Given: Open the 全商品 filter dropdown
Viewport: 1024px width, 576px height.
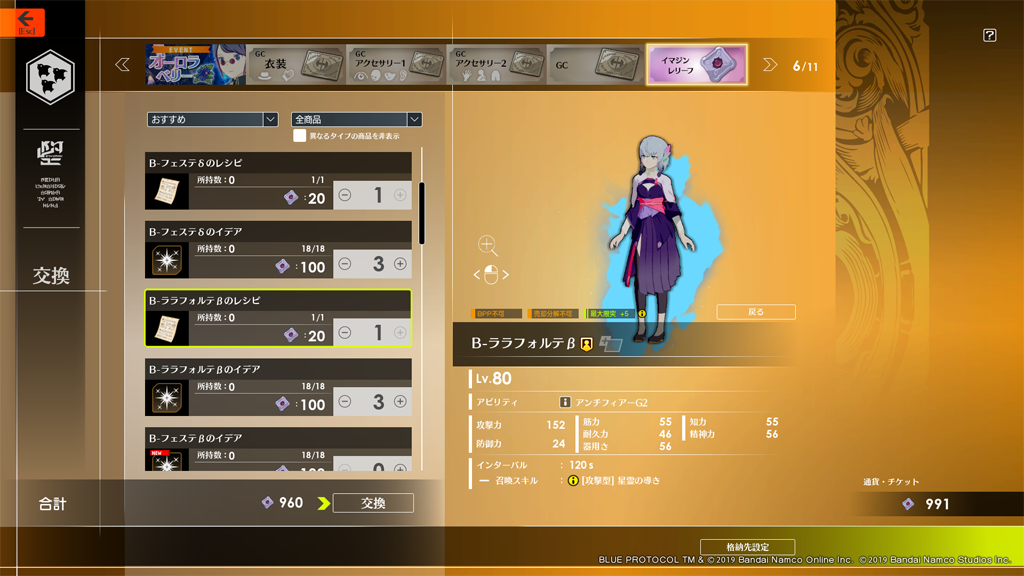Looking at the screenshot, I should pyautogui.click(x=356, y=119).
